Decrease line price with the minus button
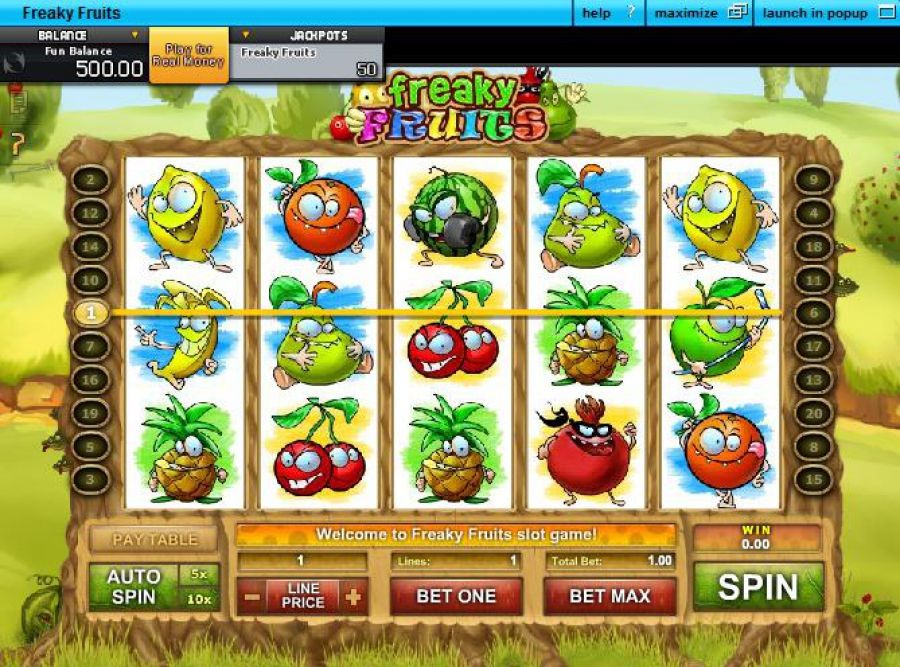 [252, 597]
